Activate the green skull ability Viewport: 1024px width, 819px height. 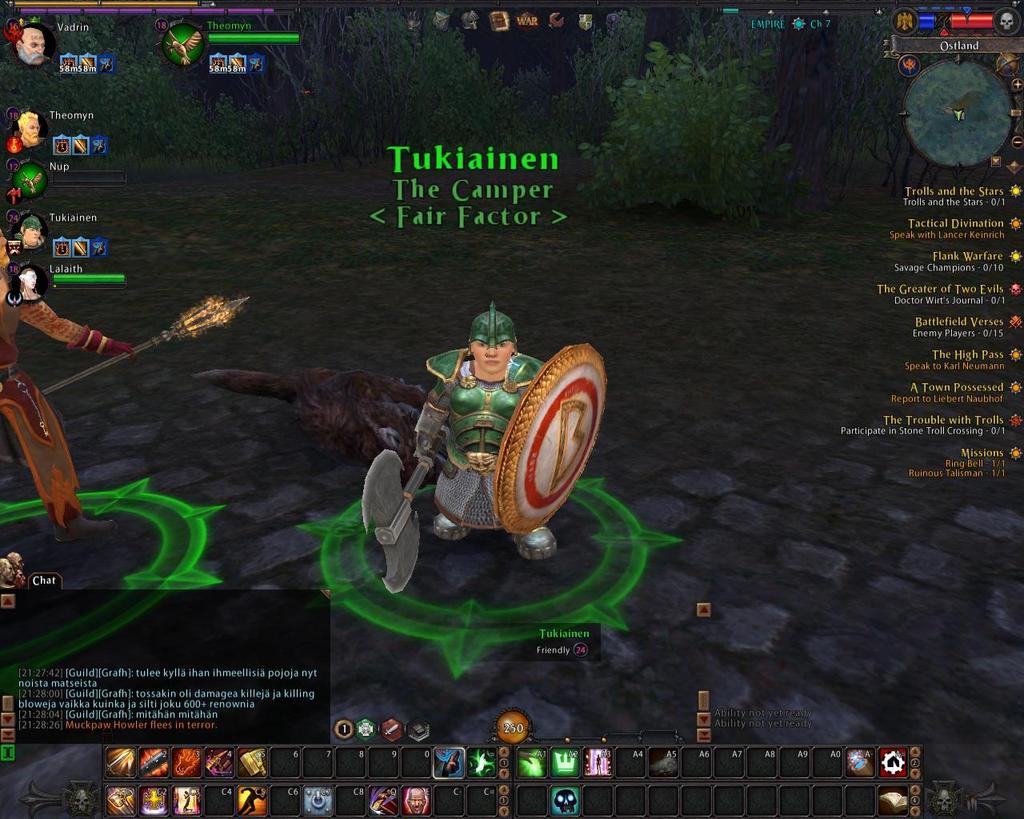565,800
